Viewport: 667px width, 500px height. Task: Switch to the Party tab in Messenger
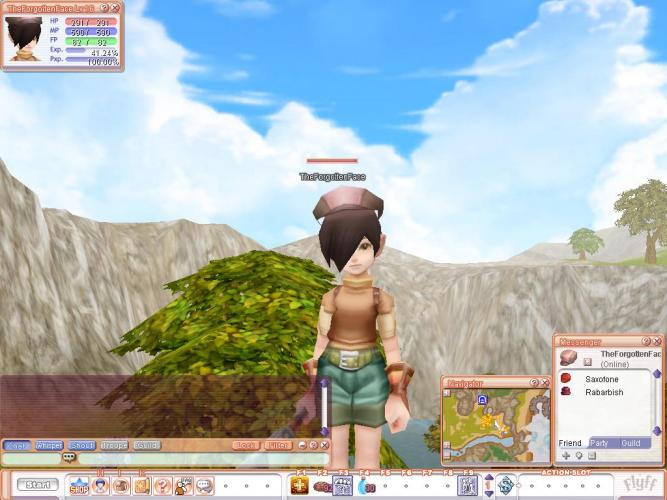click(600, 442)
